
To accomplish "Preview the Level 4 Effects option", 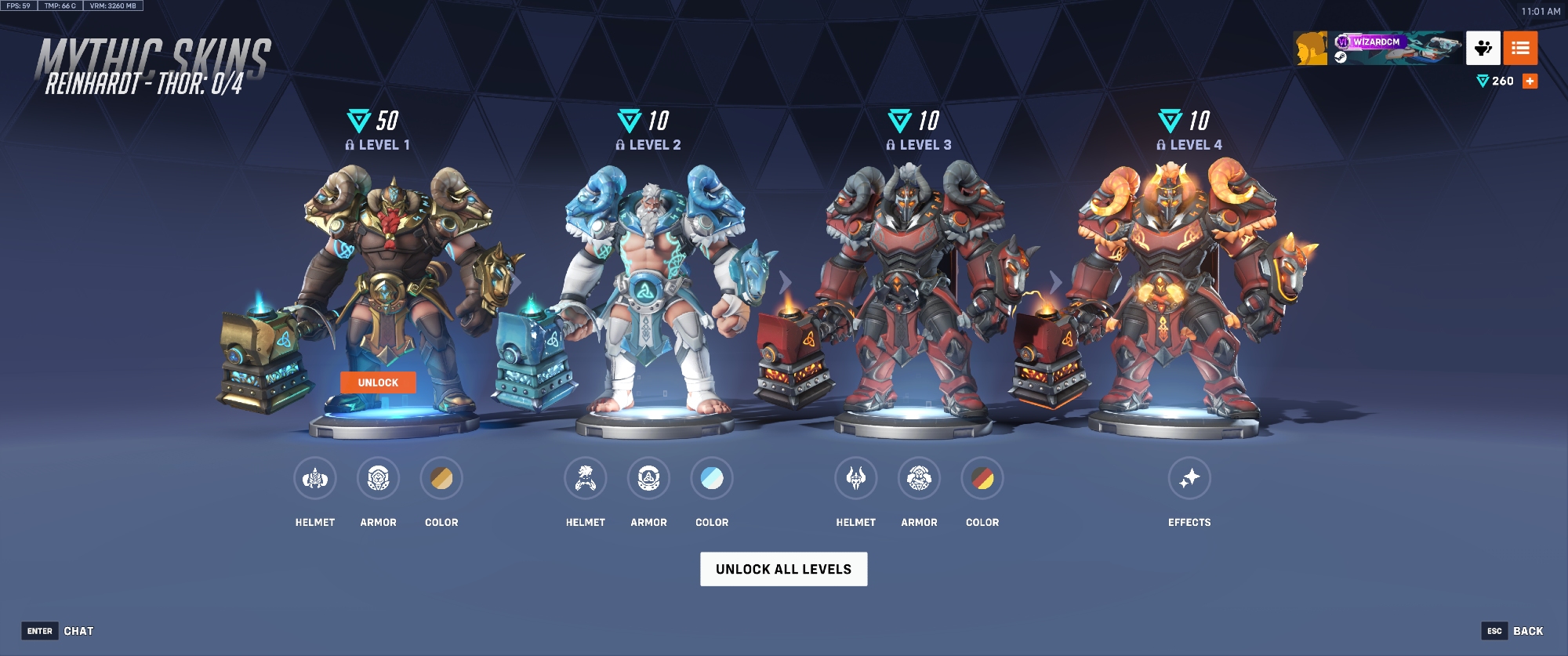I will 1189,478.
